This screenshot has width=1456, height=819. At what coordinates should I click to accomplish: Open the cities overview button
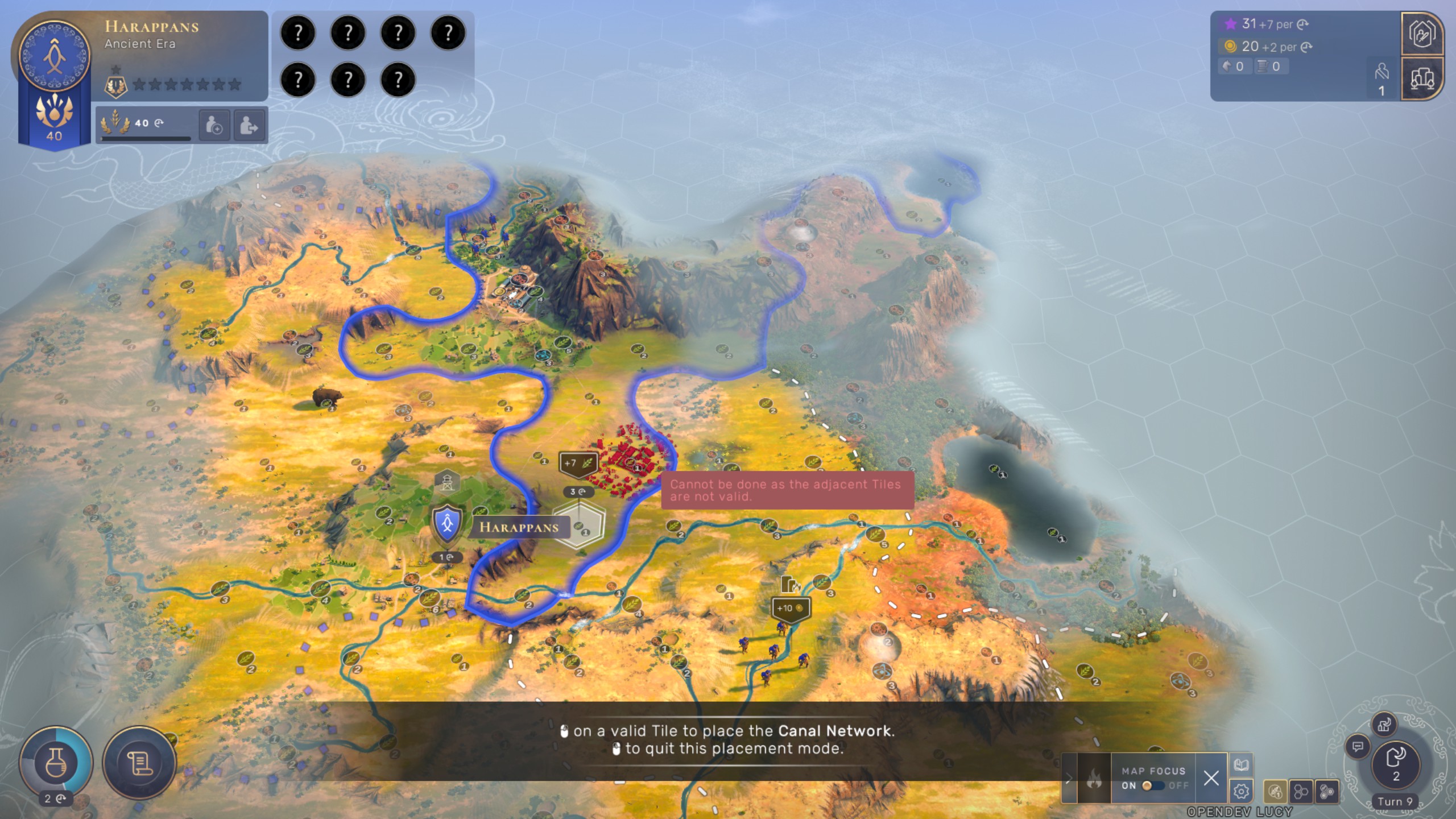1422,78
